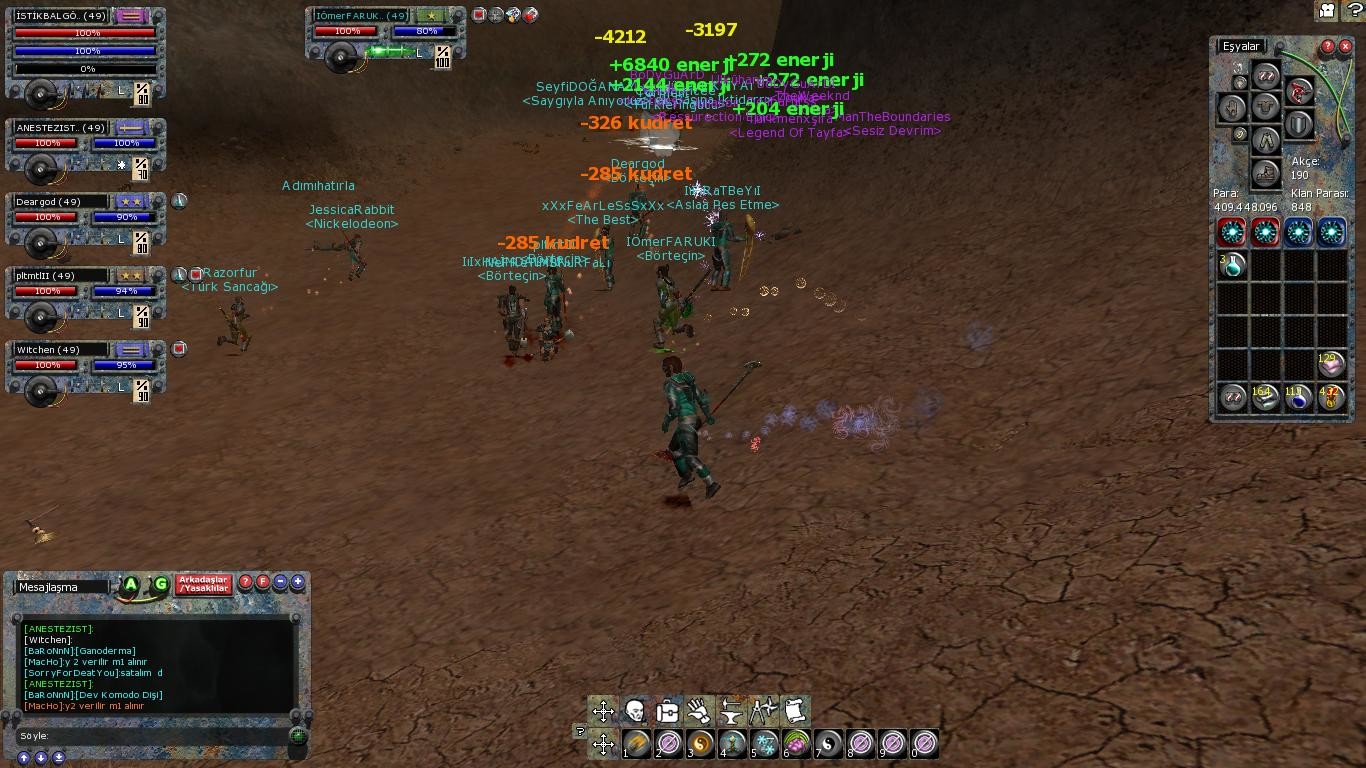
Task: Select the green potion flask in inventory
Action: (1232, 265)
